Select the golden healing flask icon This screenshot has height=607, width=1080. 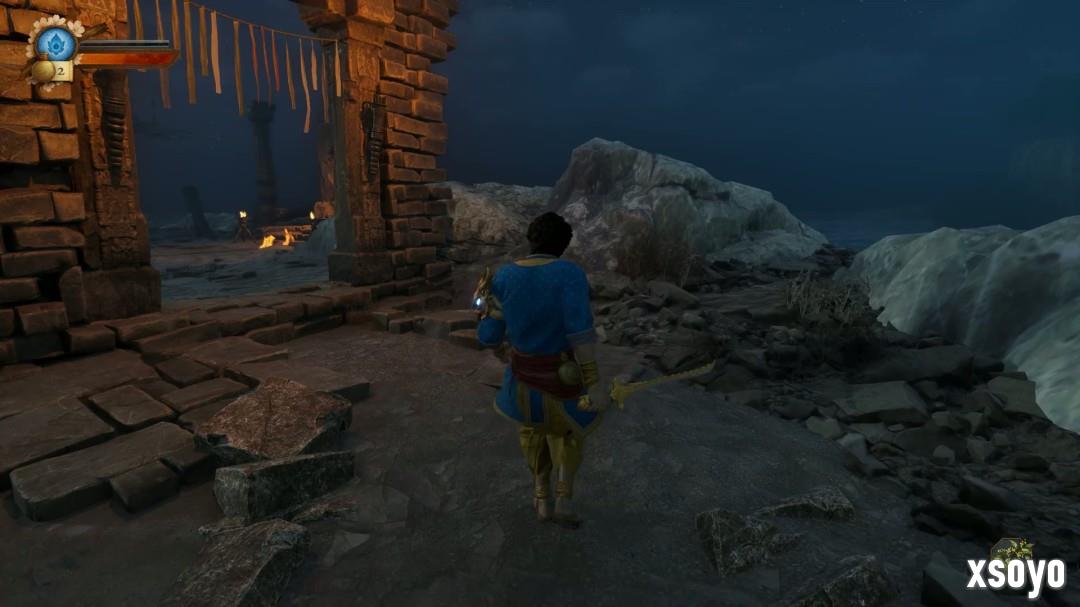[x=44, y=71]
